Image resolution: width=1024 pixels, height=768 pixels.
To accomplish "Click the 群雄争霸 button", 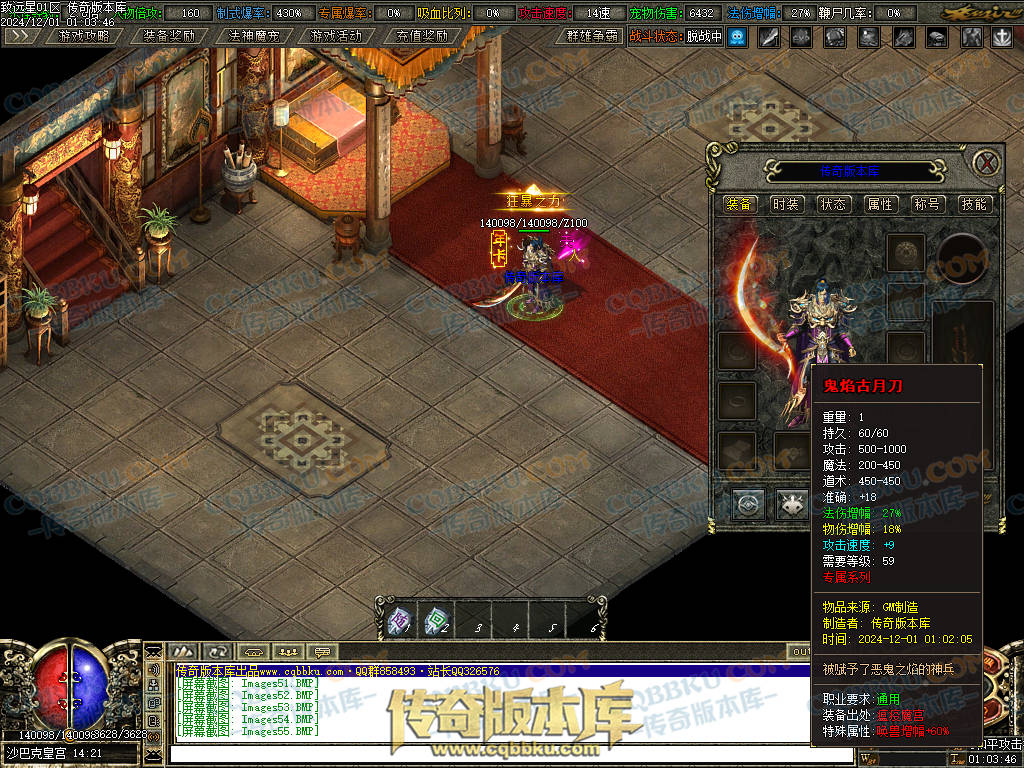I will point(591,36).
